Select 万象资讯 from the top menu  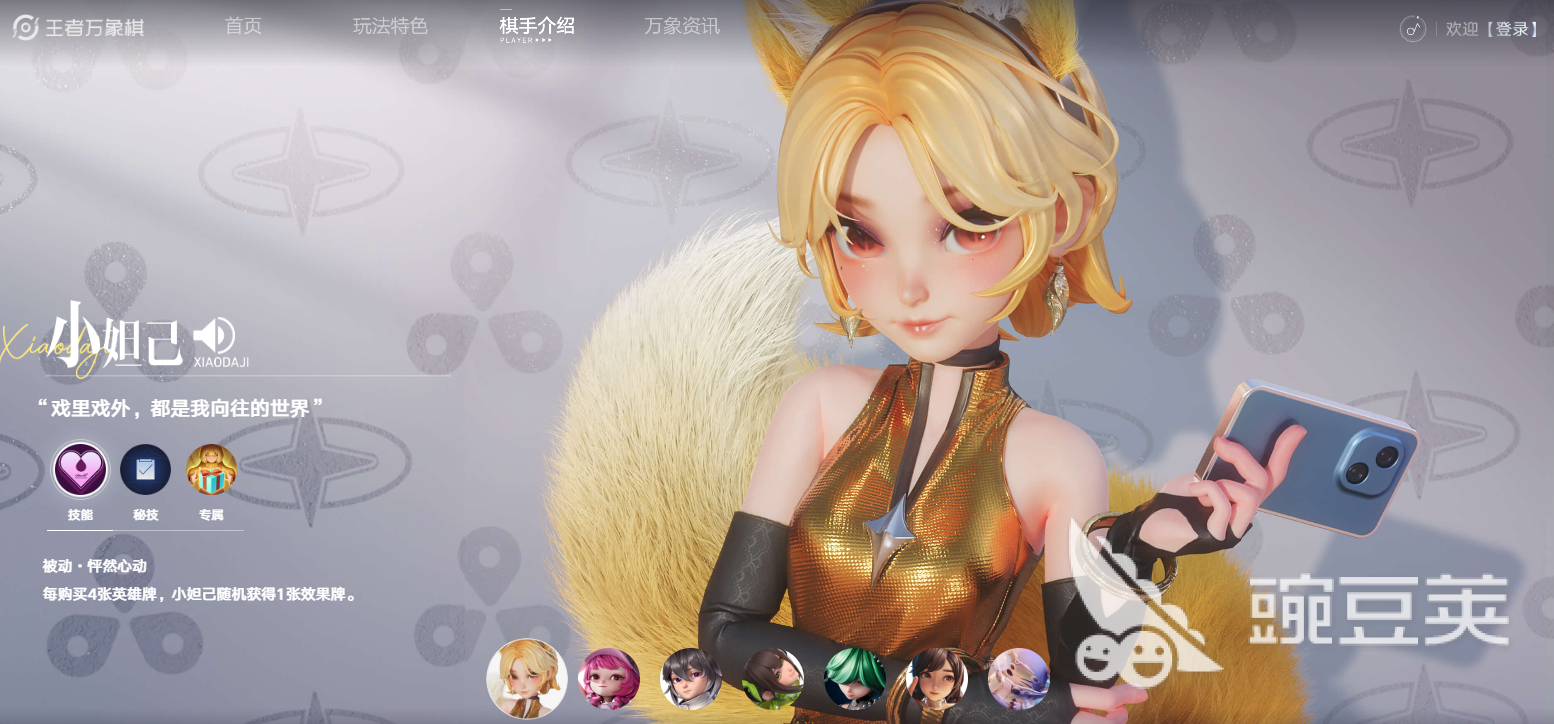click(x=681, y=26)
